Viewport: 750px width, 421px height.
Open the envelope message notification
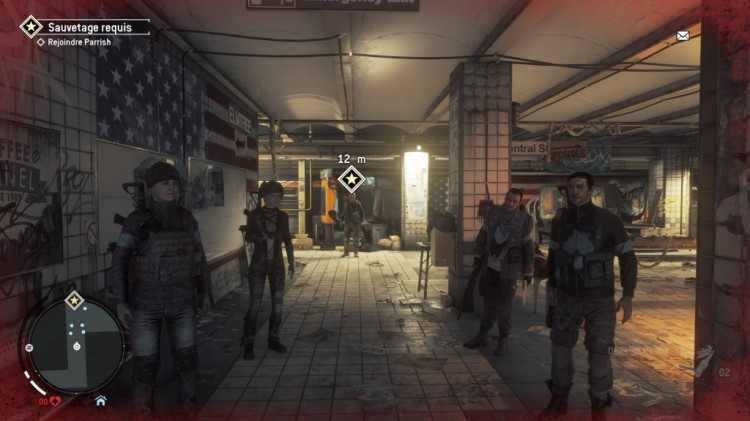pyautogui.click(x=683, y=36)
